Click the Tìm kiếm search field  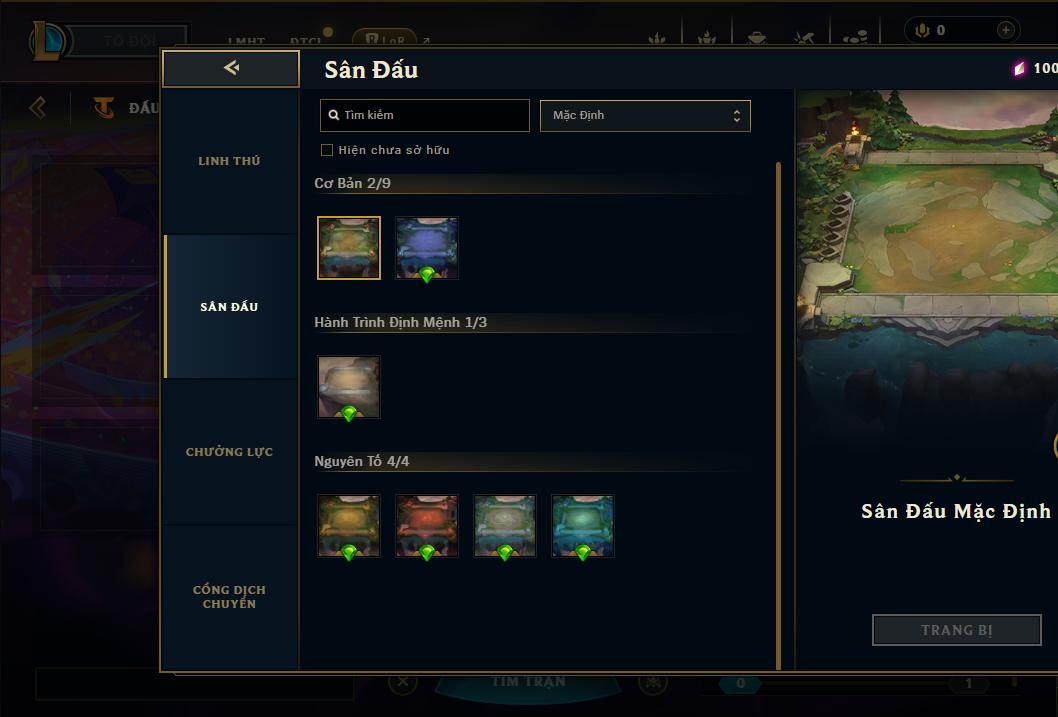pyautogui.click(x=425, y=116)
